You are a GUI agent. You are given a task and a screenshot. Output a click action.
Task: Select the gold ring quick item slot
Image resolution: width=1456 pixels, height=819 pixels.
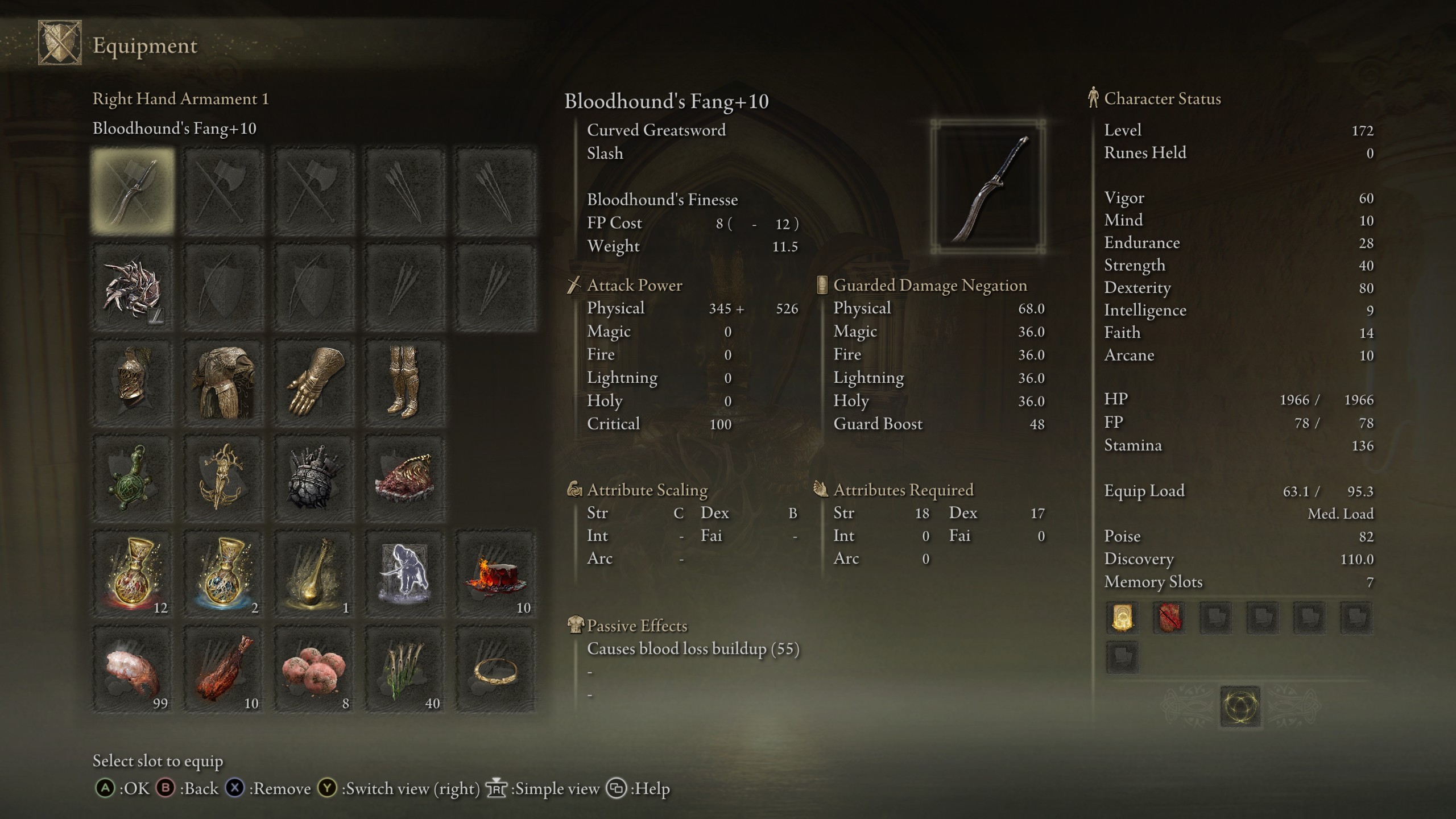[495, 670]
